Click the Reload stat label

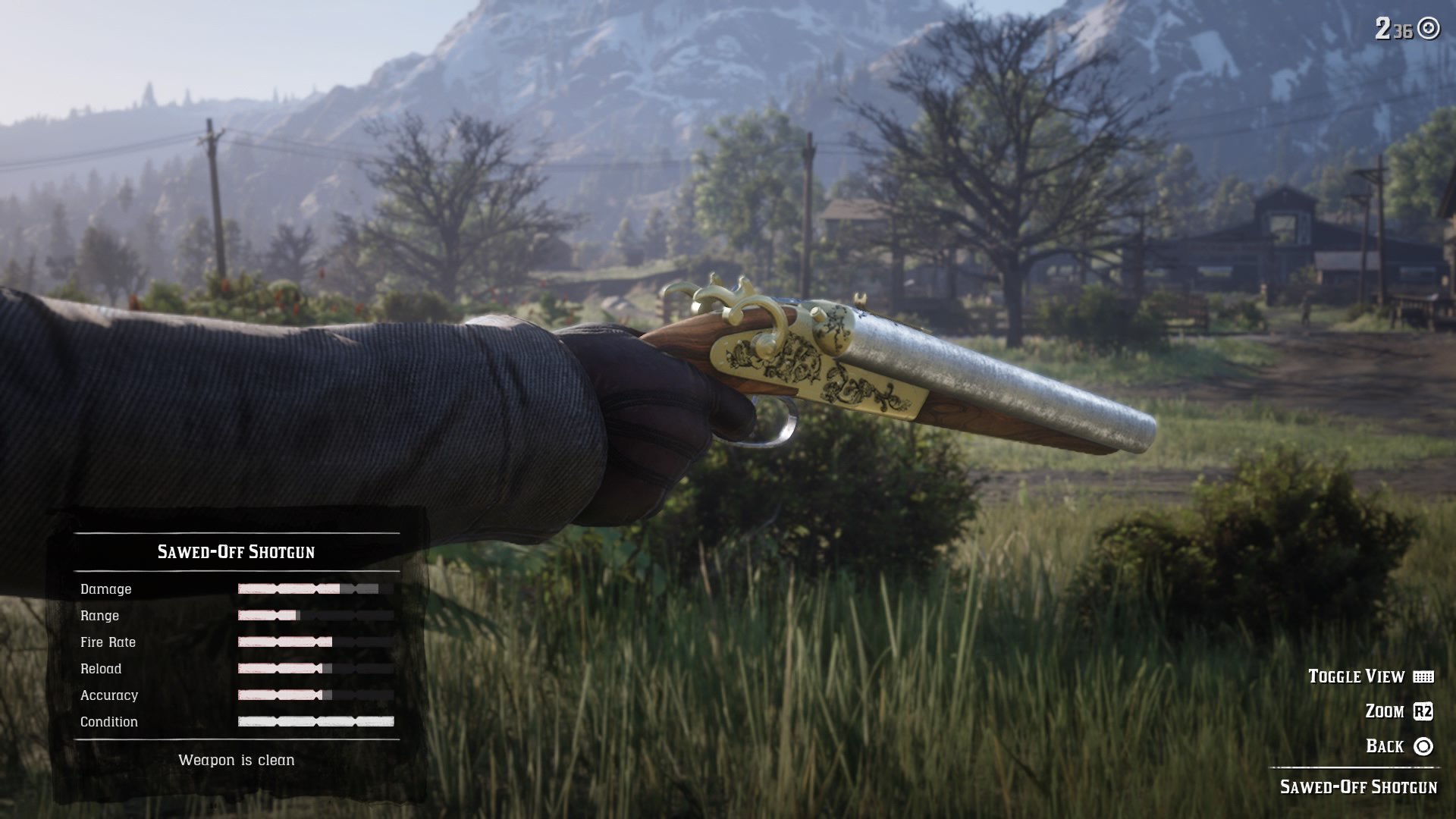[x=103, y=669]
